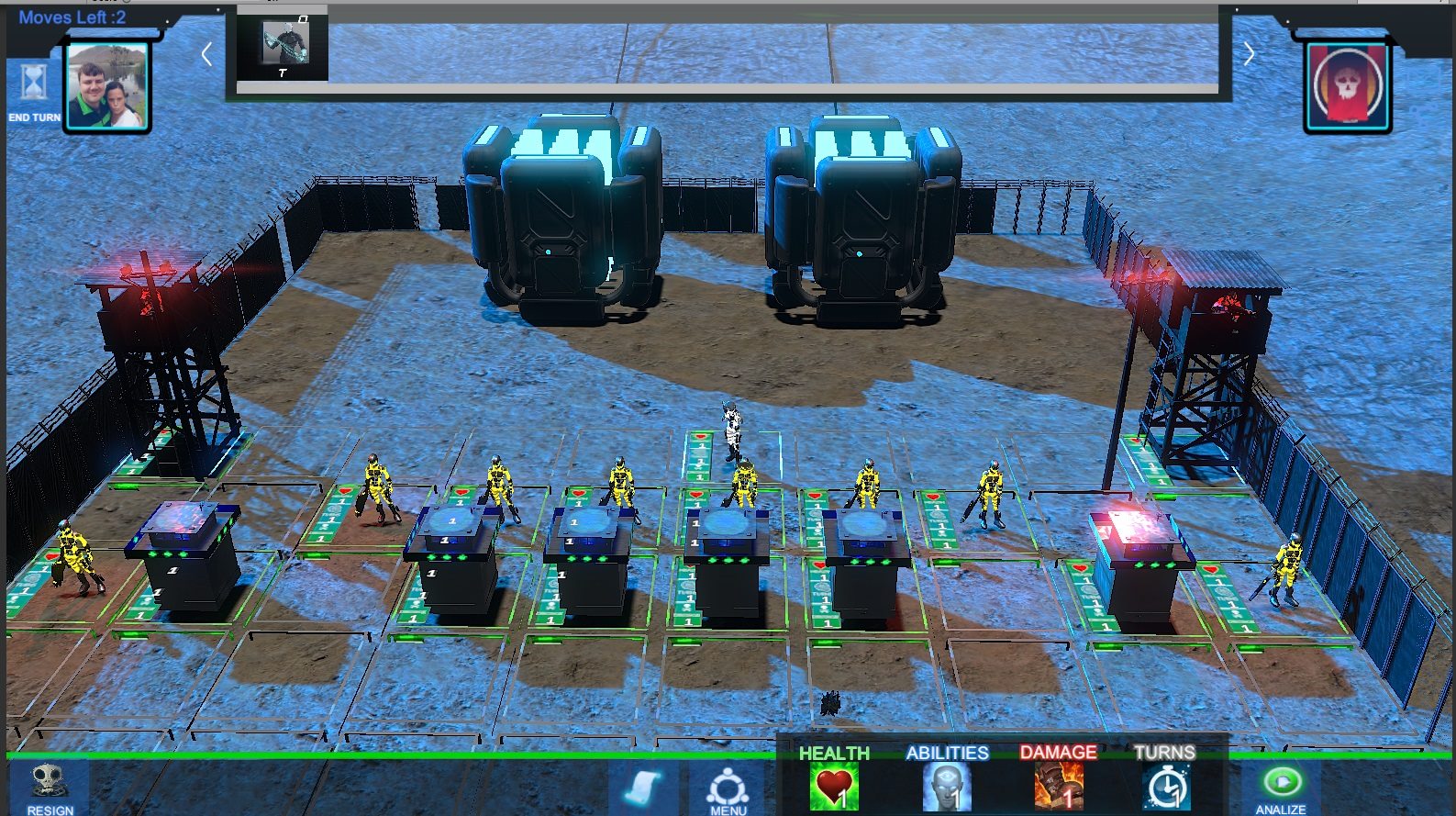
Task: Select the red heart Health icon
Action: (x=832, y=787)
